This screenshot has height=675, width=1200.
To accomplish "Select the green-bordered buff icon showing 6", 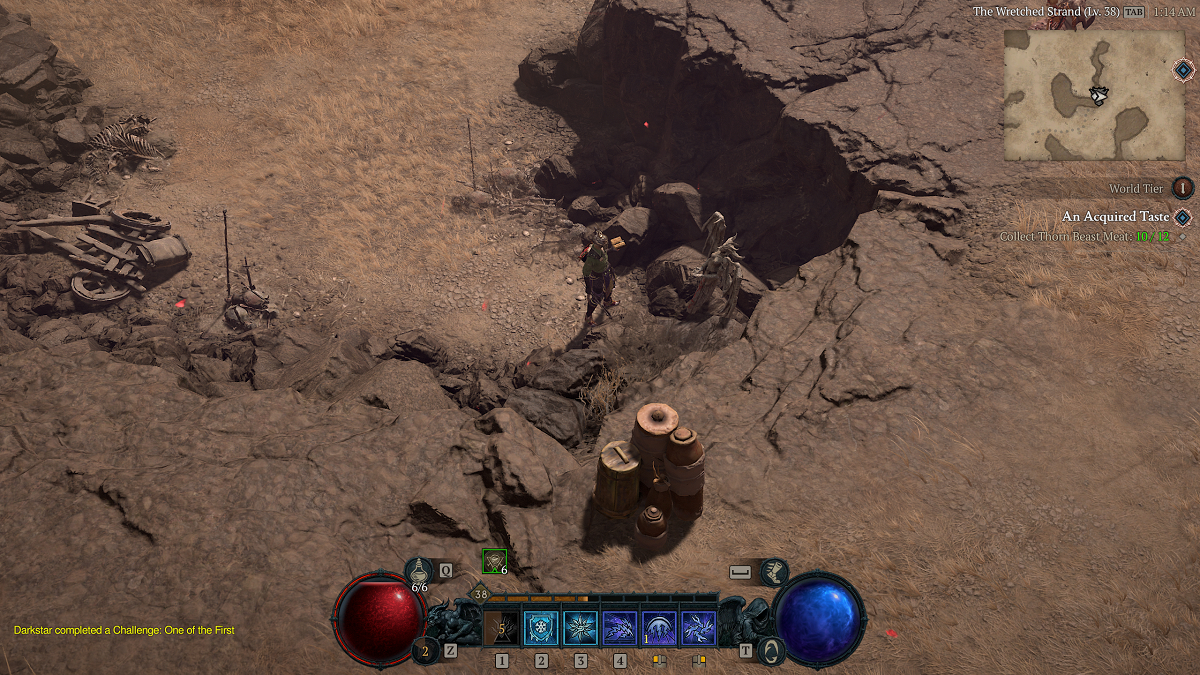I will pyautogui.click(x=494, y=561).
